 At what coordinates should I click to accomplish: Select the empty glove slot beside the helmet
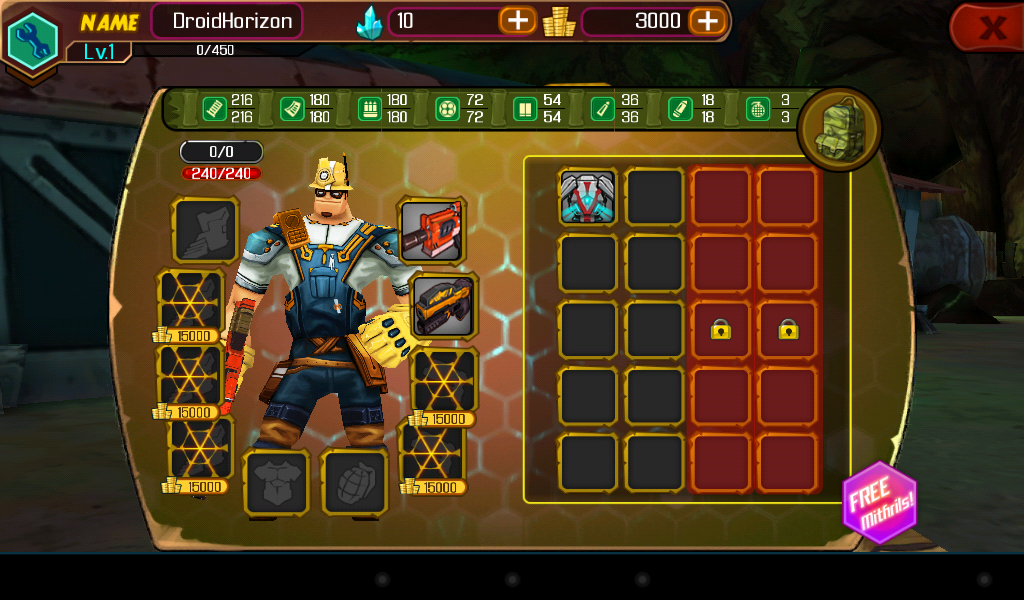click(205, 230)
